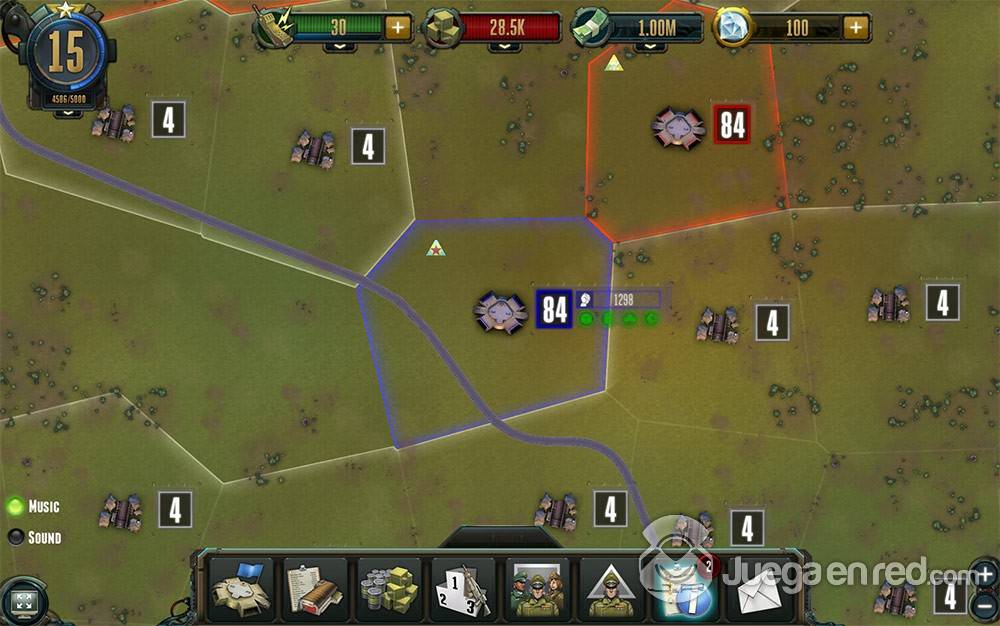Select the blue level 84 base
1000x626 pixels.
pyautogui.click(x=500, y=311)
